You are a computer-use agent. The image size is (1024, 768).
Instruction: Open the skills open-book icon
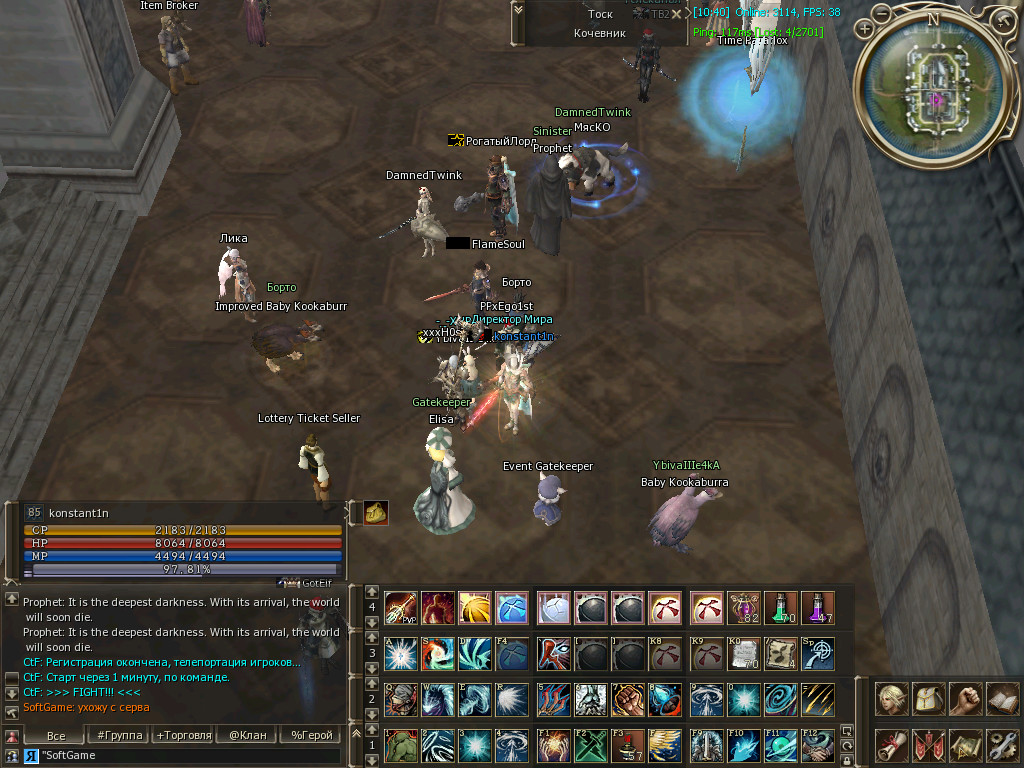coord(1001,699)
